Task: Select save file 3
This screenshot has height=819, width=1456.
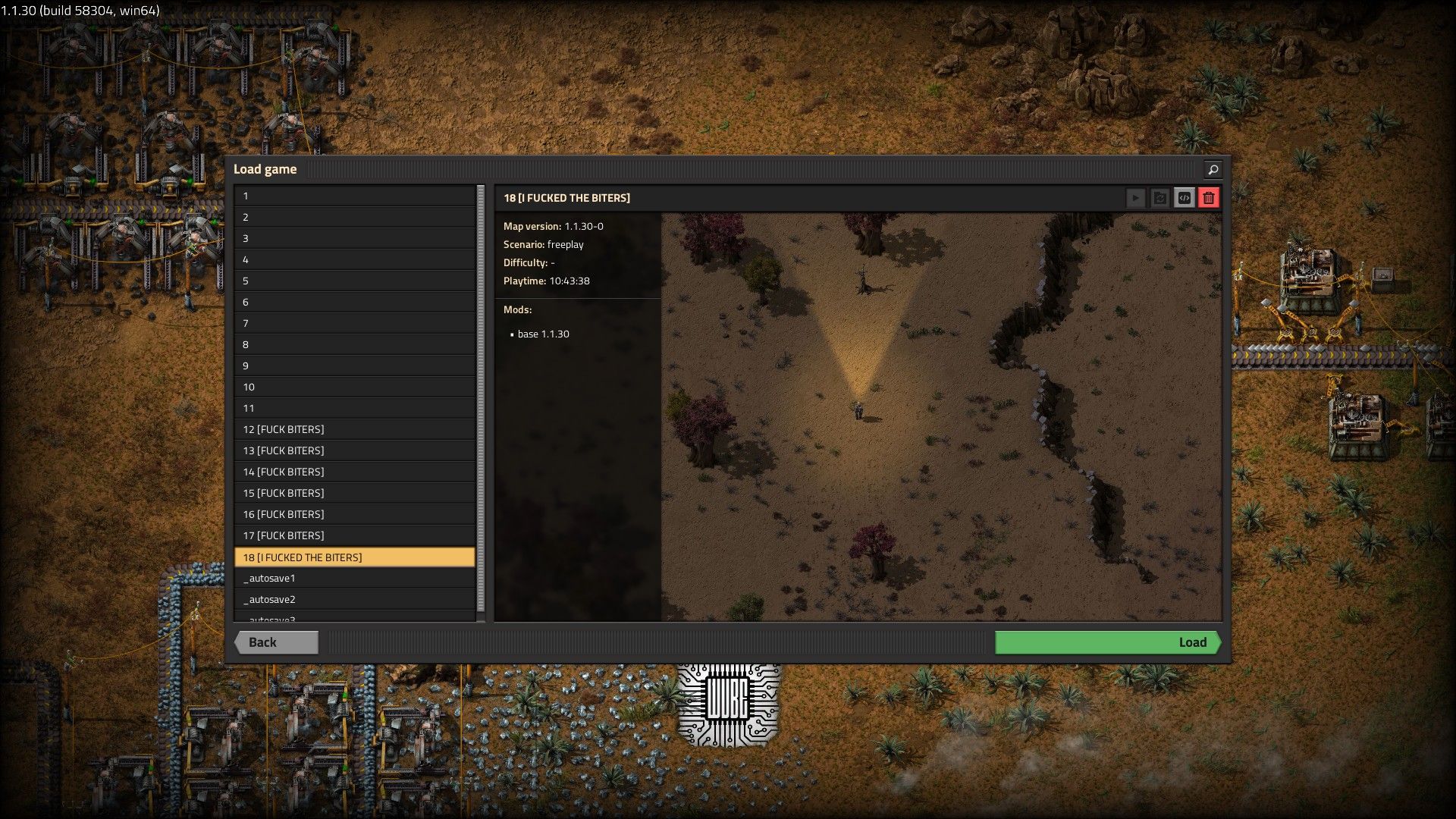Action: [354, 238]
